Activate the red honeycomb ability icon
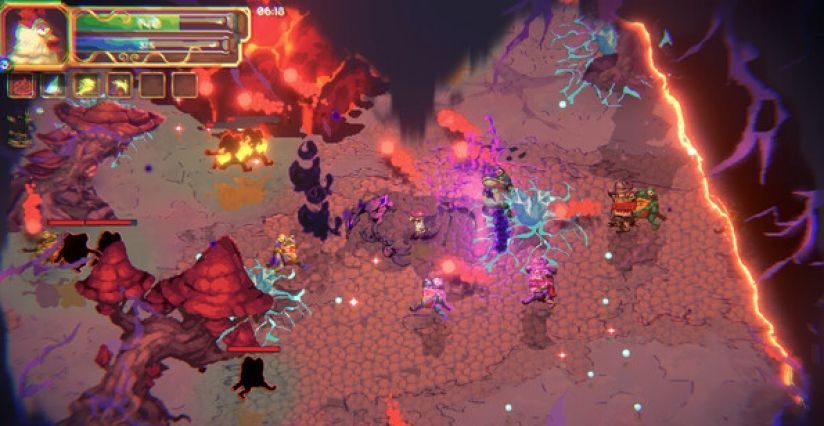 pyautogui.click(x=21, y=86)
